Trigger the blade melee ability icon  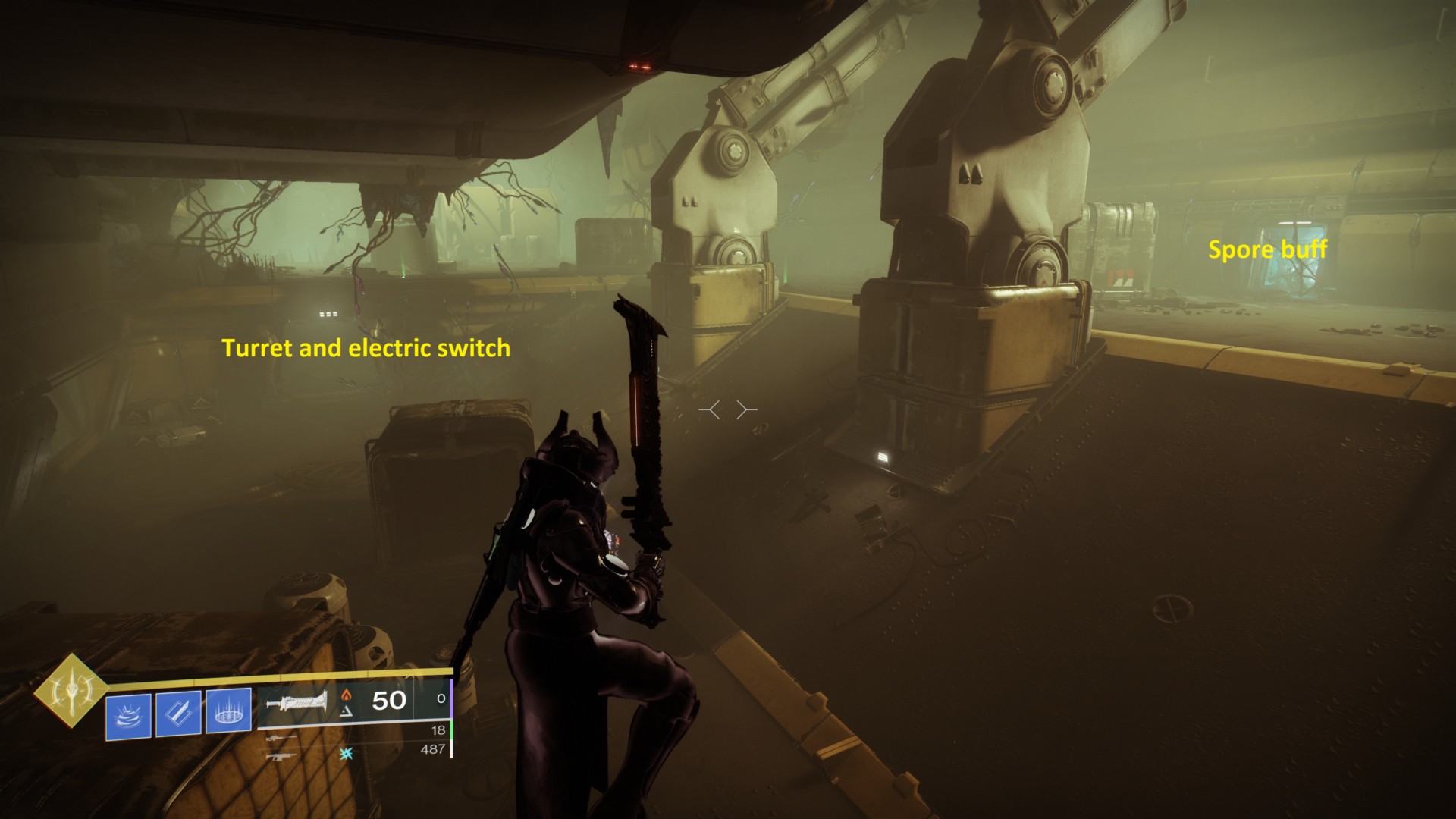click(178, 714)
